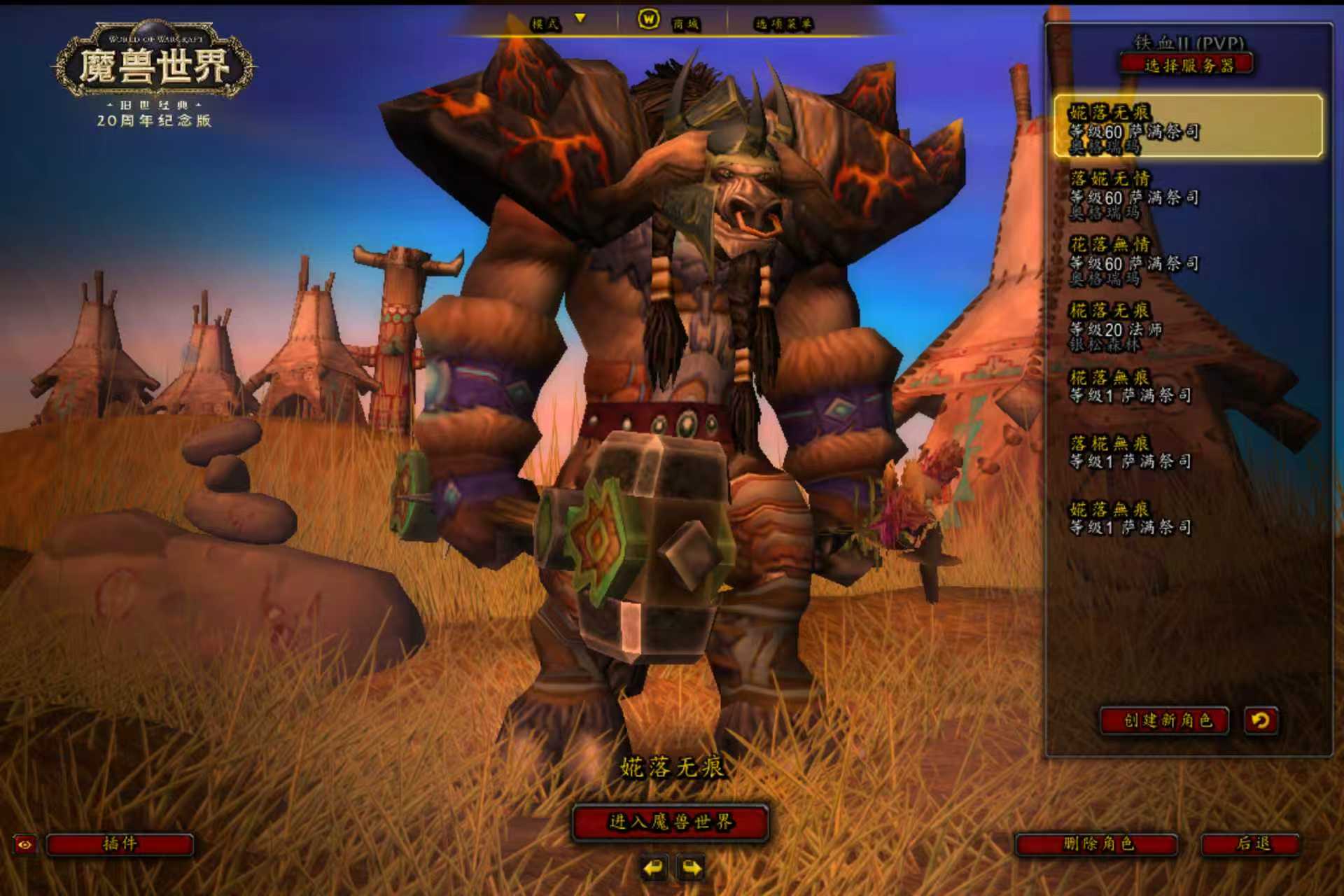Select the character 花落無情

coord(1187,260)
